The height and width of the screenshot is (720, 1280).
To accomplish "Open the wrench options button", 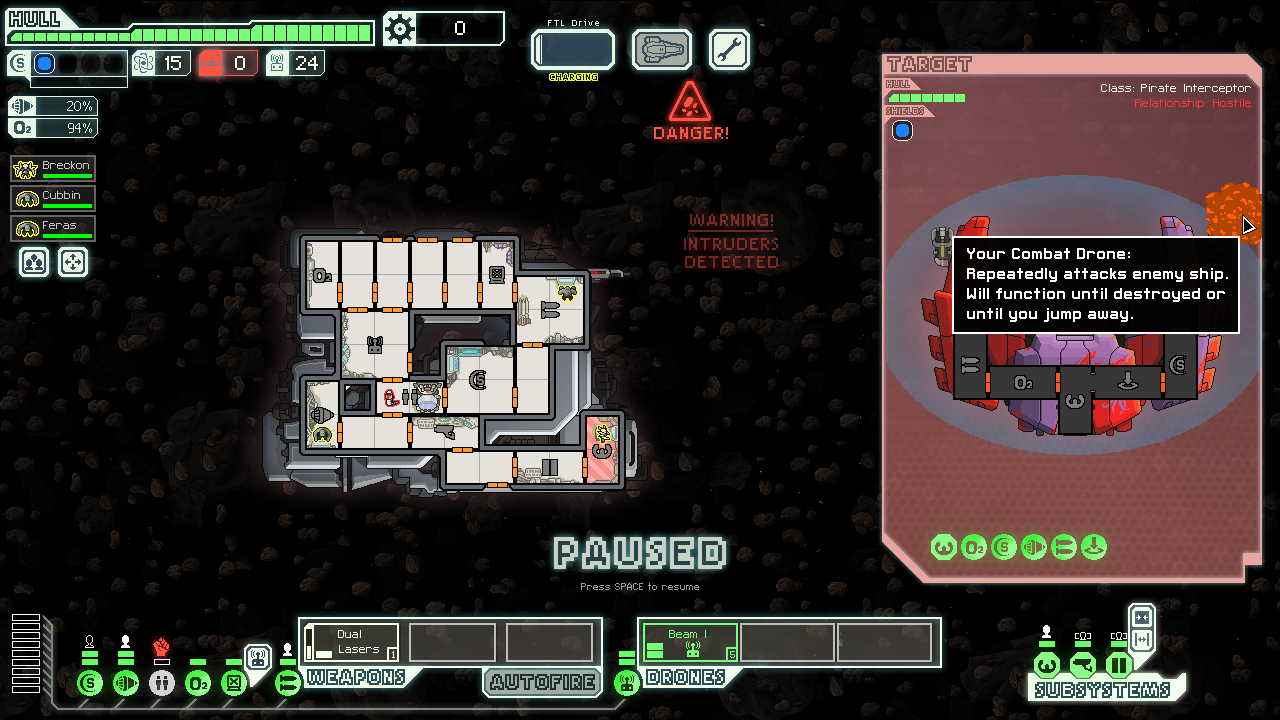I will 729,49.
